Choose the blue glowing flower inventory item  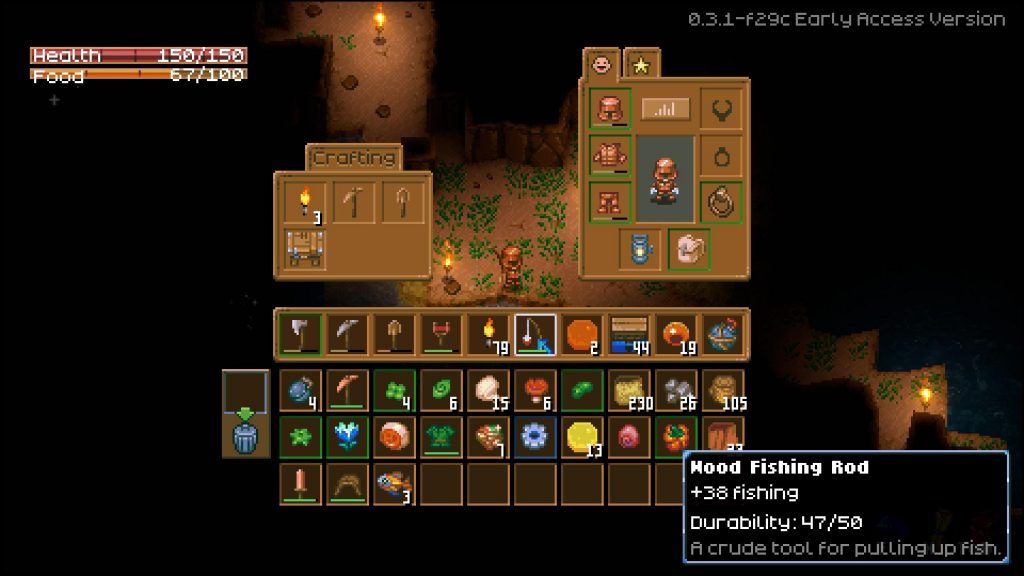tap(347, 437)
